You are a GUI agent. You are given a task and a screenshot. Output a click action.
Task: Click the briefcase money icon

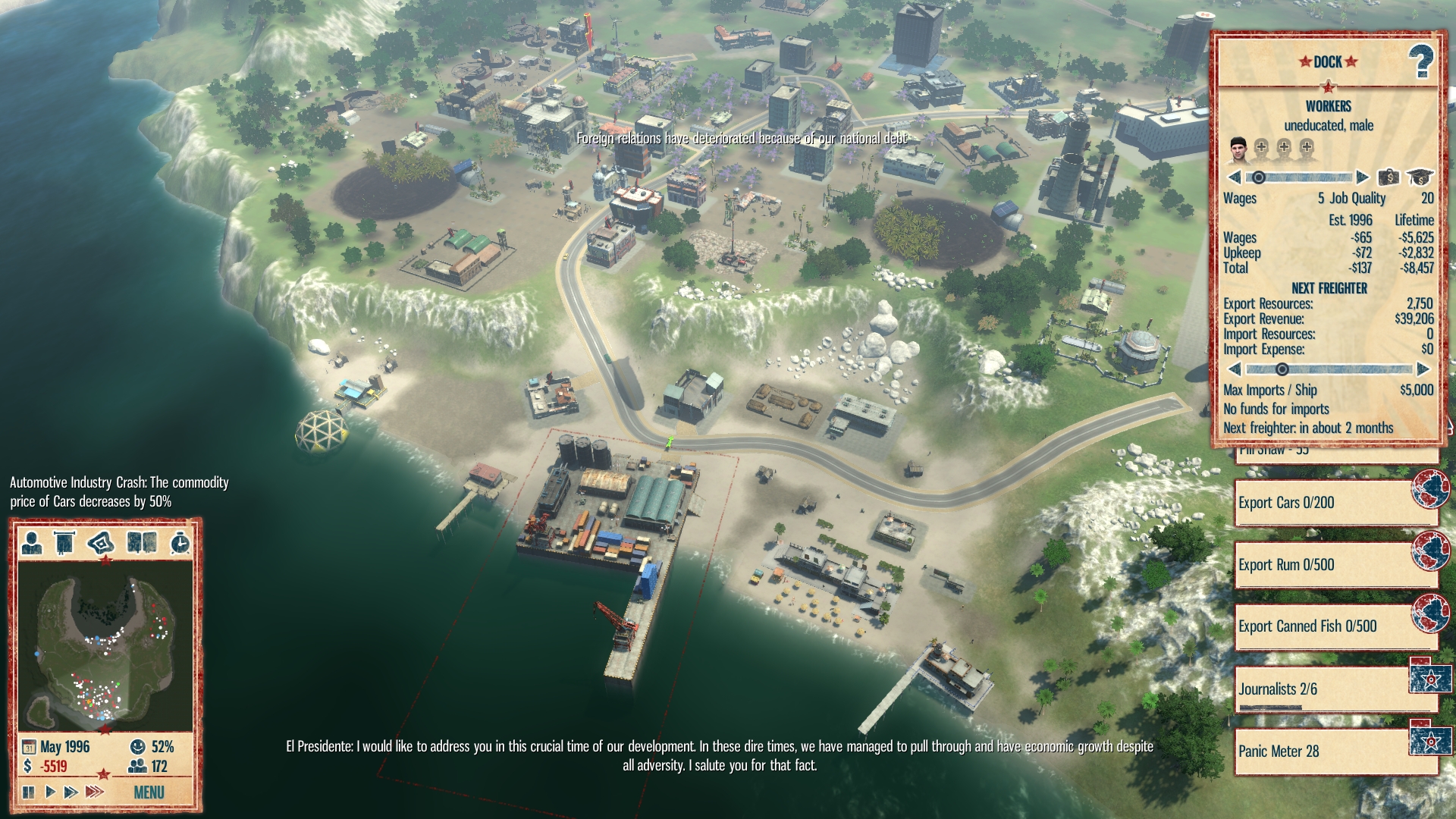tap(1389, 177)
